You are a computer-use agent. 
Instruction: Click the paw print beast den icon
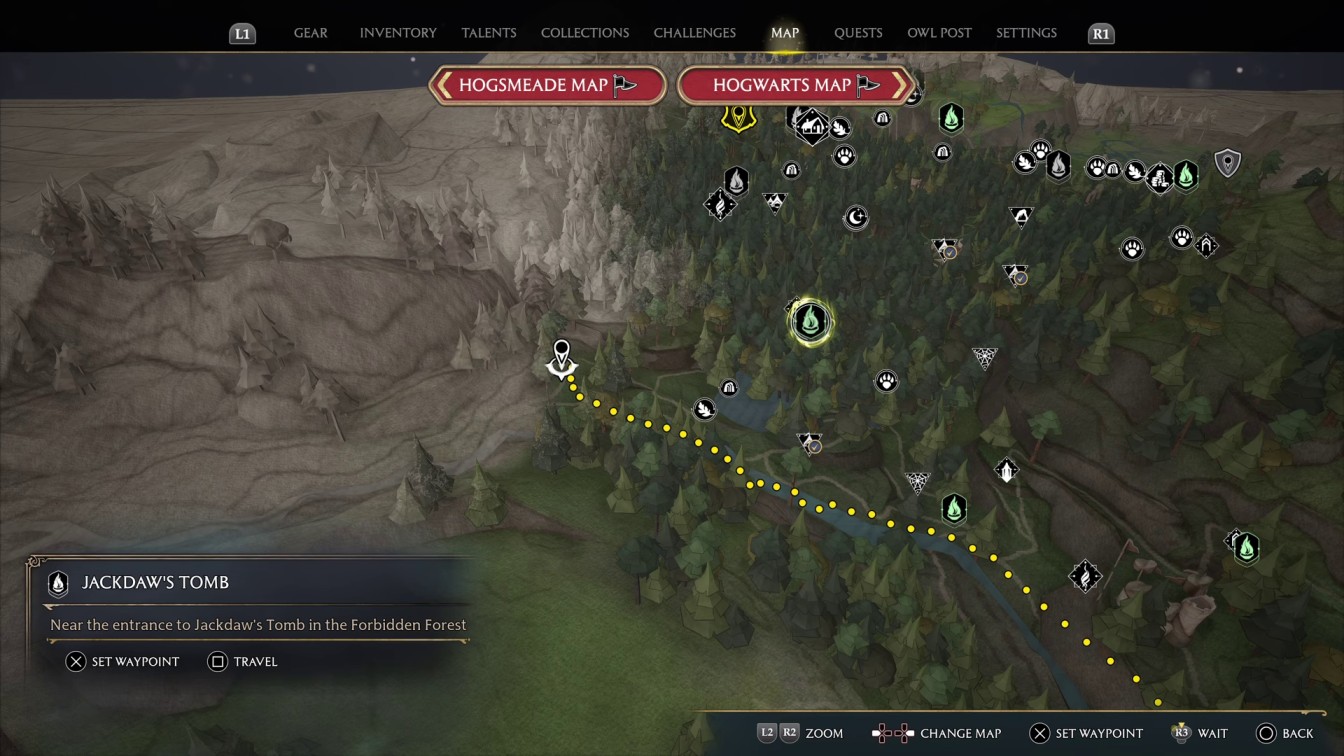tap(886, 381)
